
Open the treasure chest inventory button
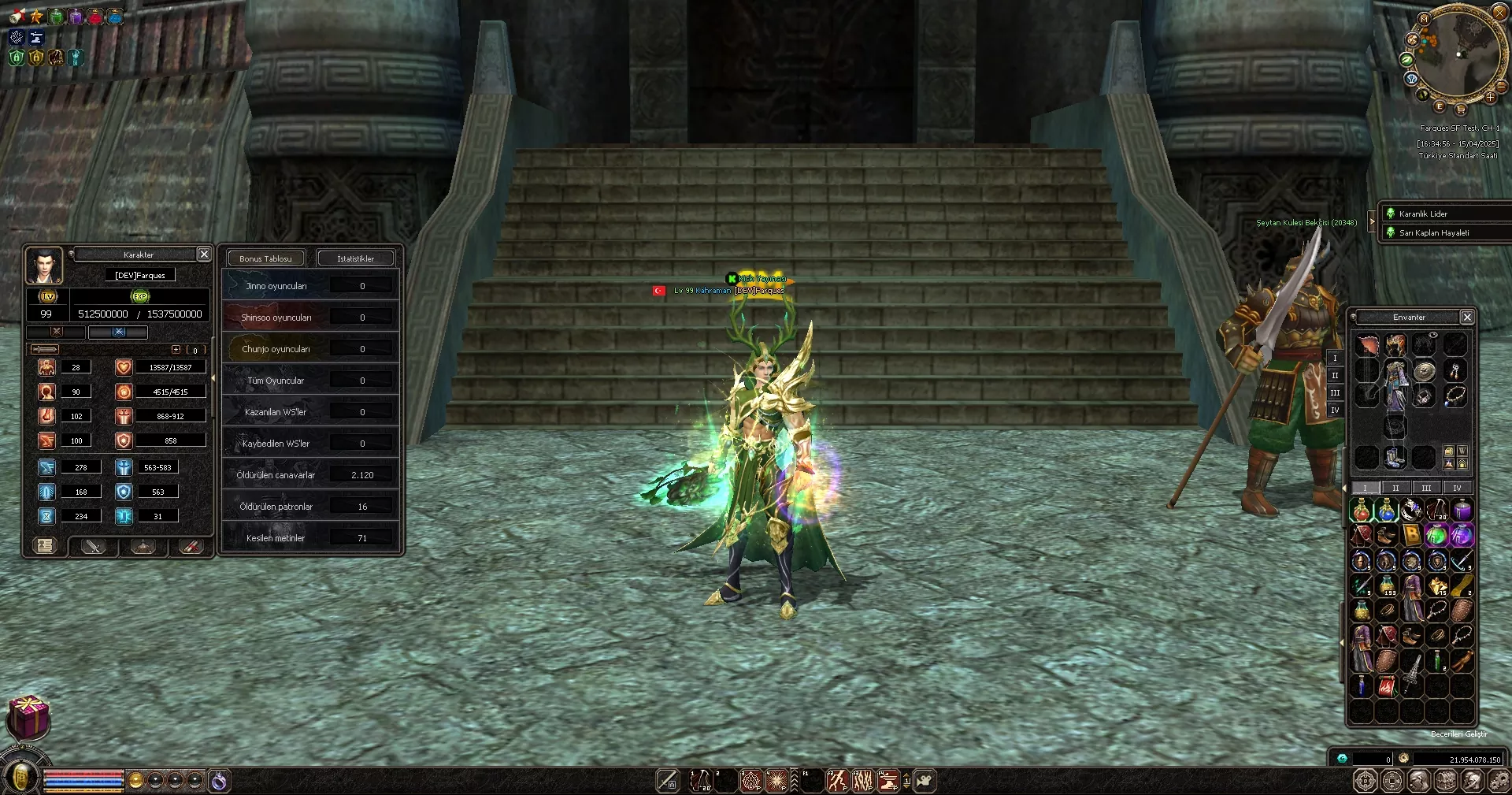(x=1445, y=781)
